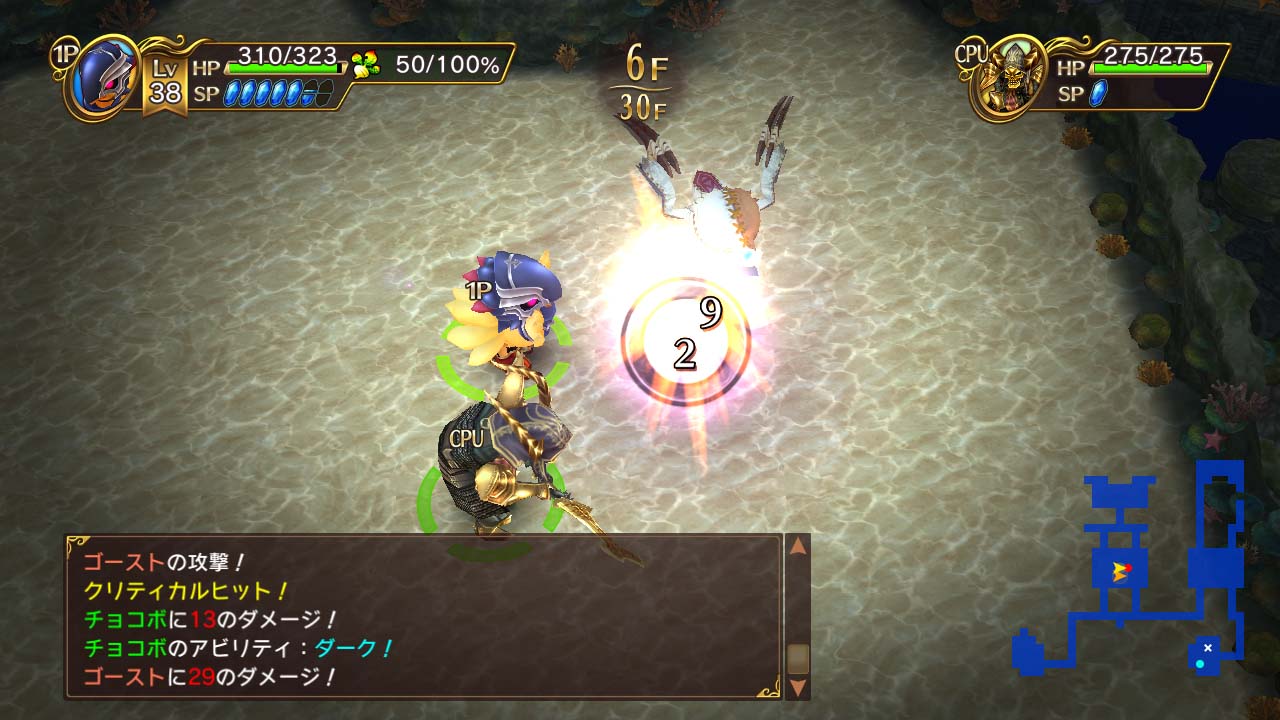
Task: Click the yellow player arrow on the minimap
Action: coord(1122,572)
